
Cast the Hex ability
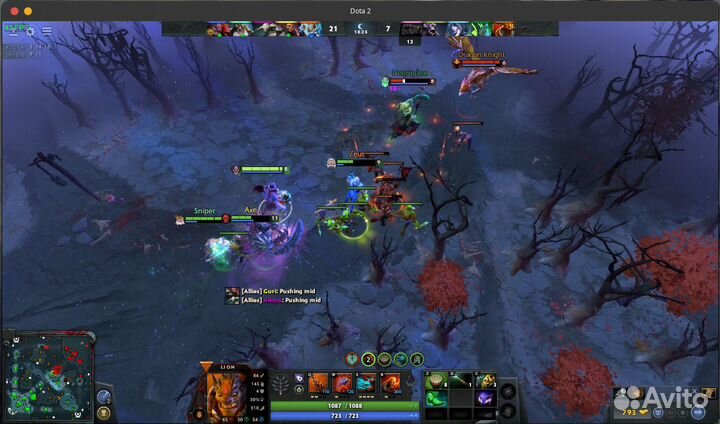(x=343, y=383)
